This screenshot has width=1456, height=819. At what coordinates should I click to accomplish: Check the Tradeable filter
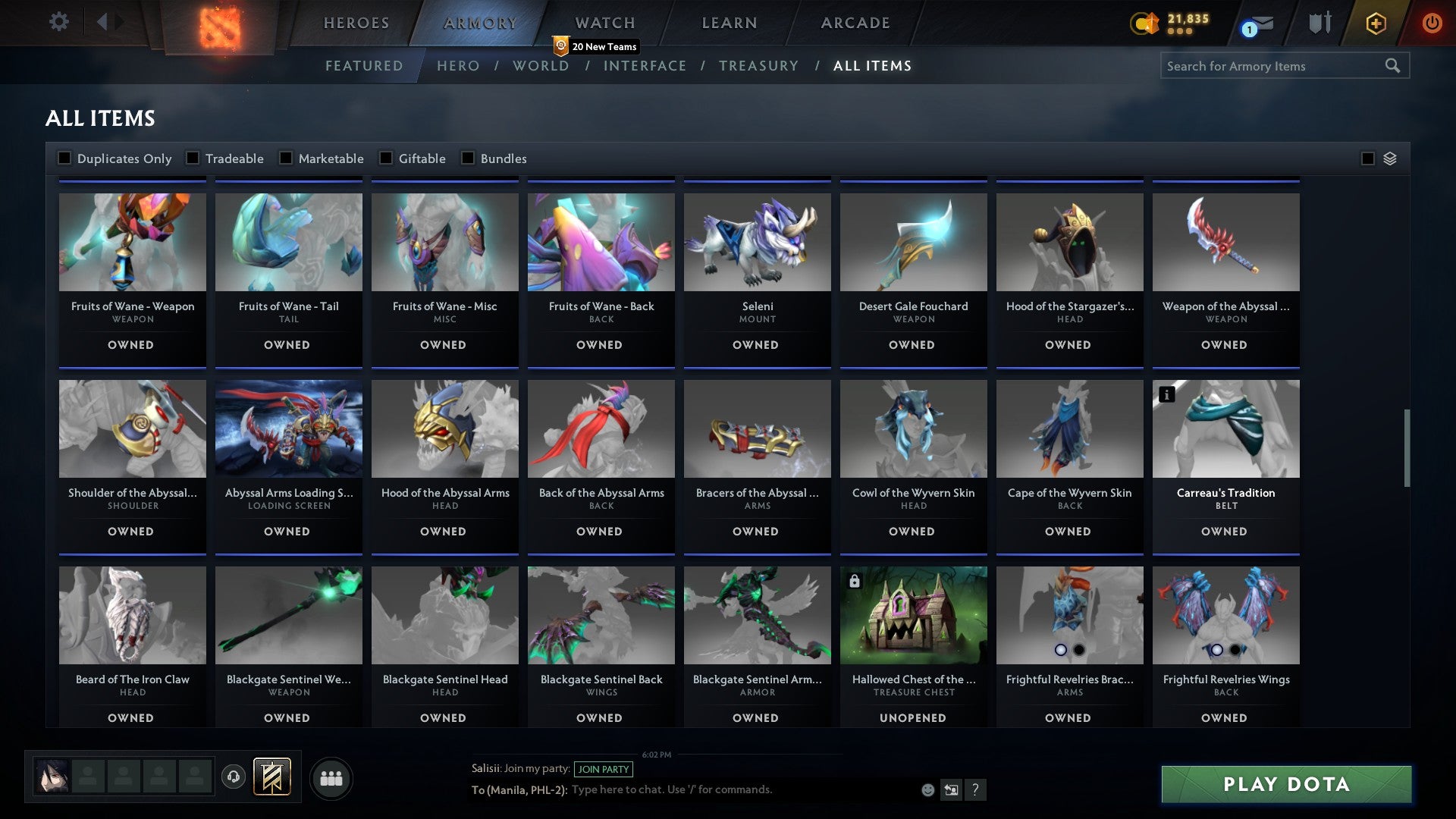[194, 158]
